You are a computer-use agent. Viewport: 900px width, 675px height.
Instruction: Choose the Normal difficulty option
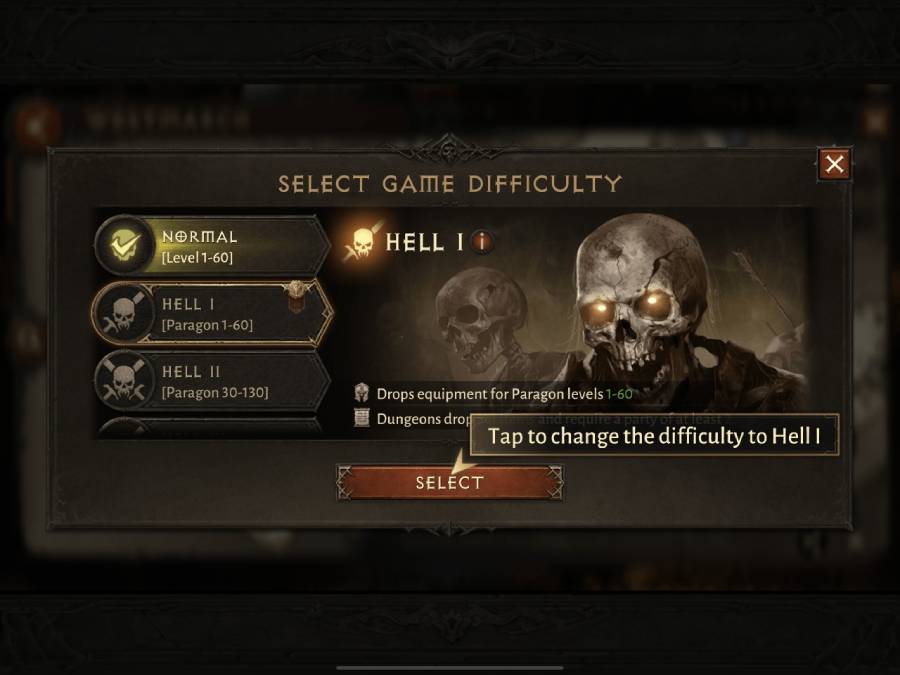(x=212, y=246)
